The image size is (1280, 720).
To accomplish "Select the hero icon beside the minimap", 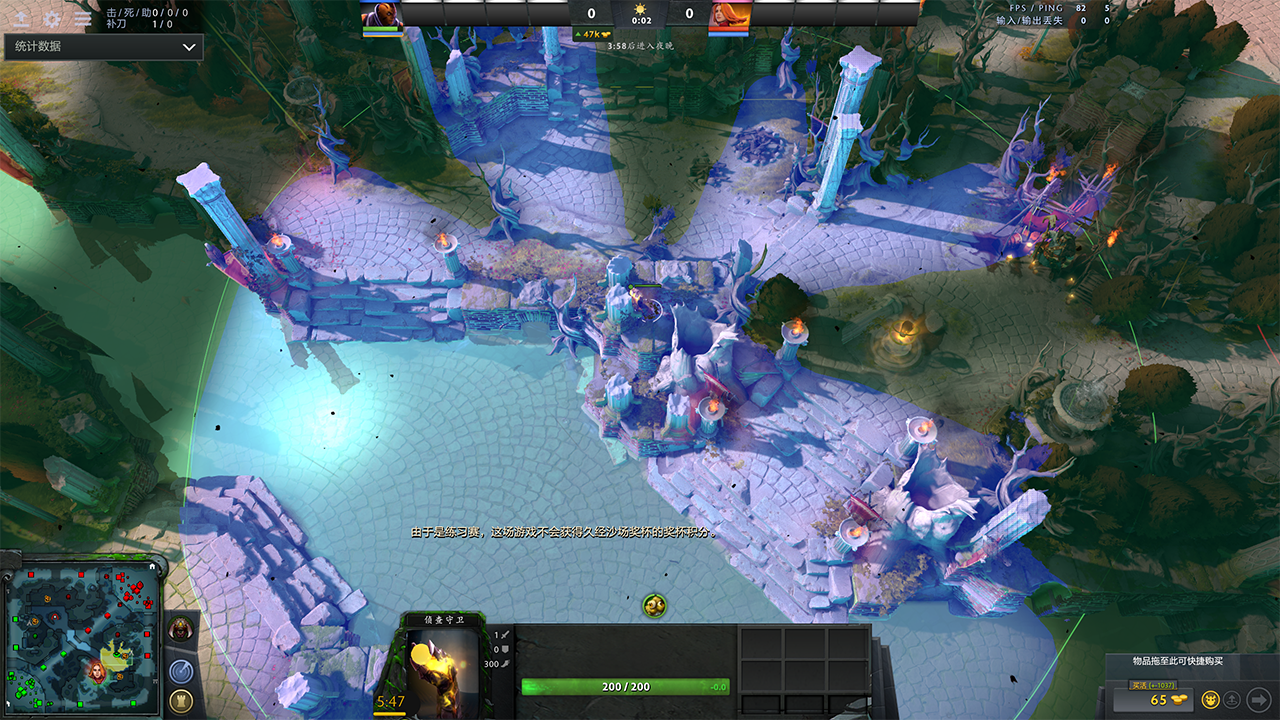I will (x=181, y=629).
